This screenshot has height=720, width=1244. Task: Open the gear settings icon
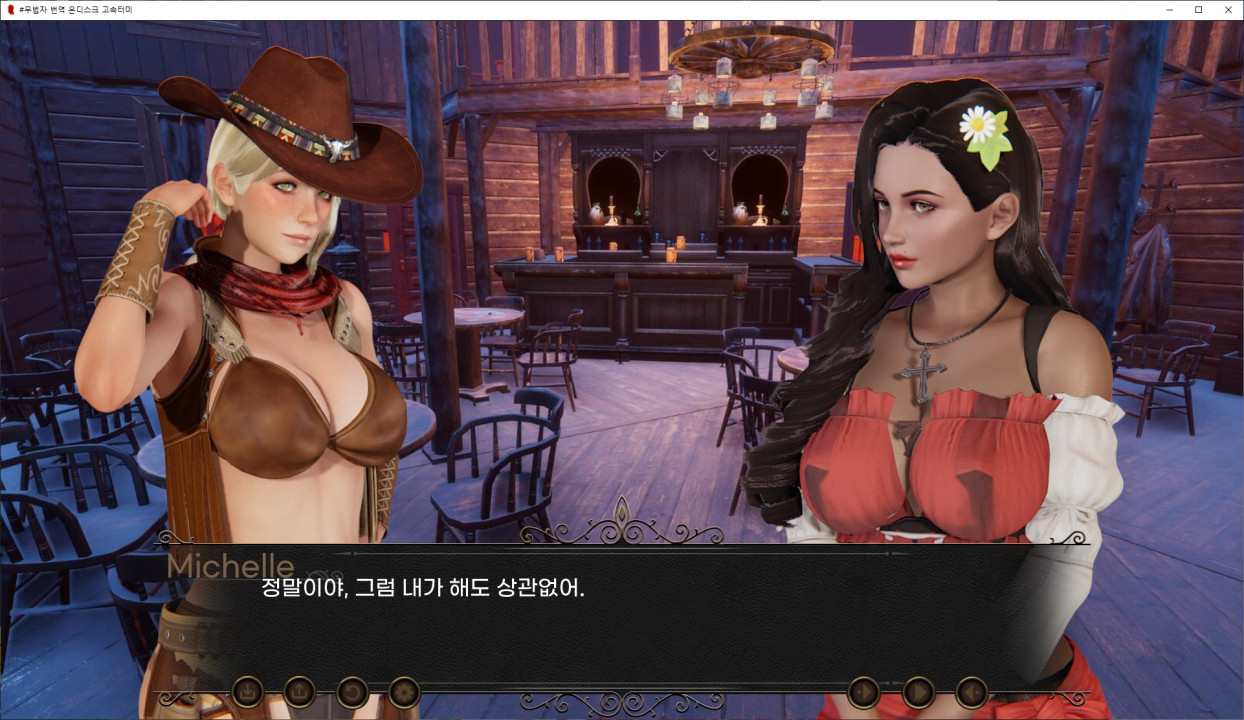tap(404, 691)
